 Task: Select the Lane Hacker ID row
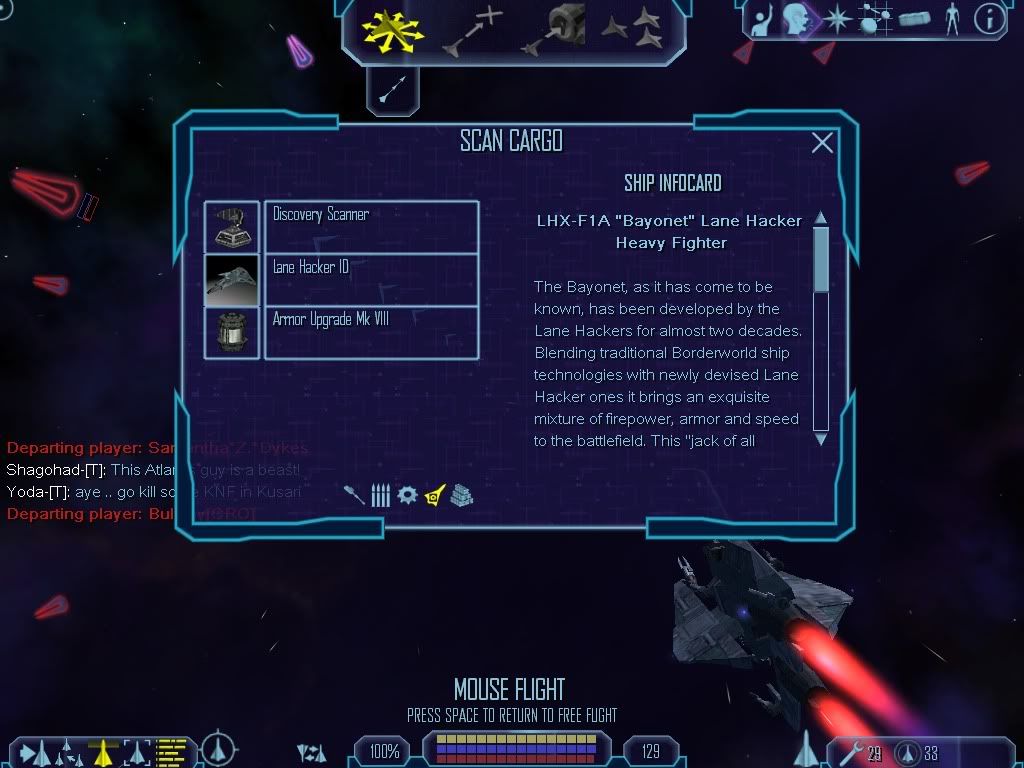(x=370, y=279)
